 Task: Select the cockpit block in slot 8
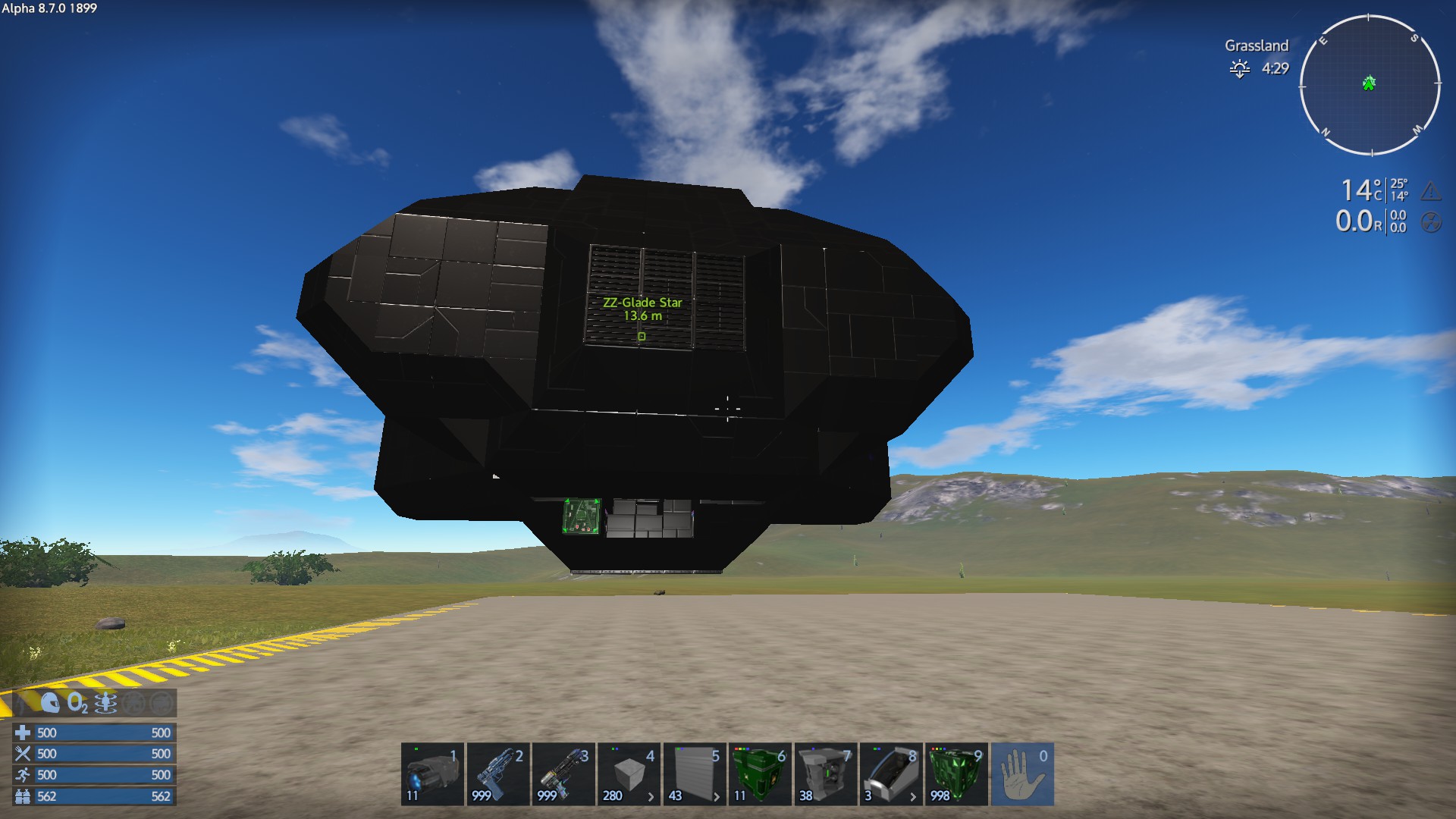pyautogui.click(x=891, y=774)
